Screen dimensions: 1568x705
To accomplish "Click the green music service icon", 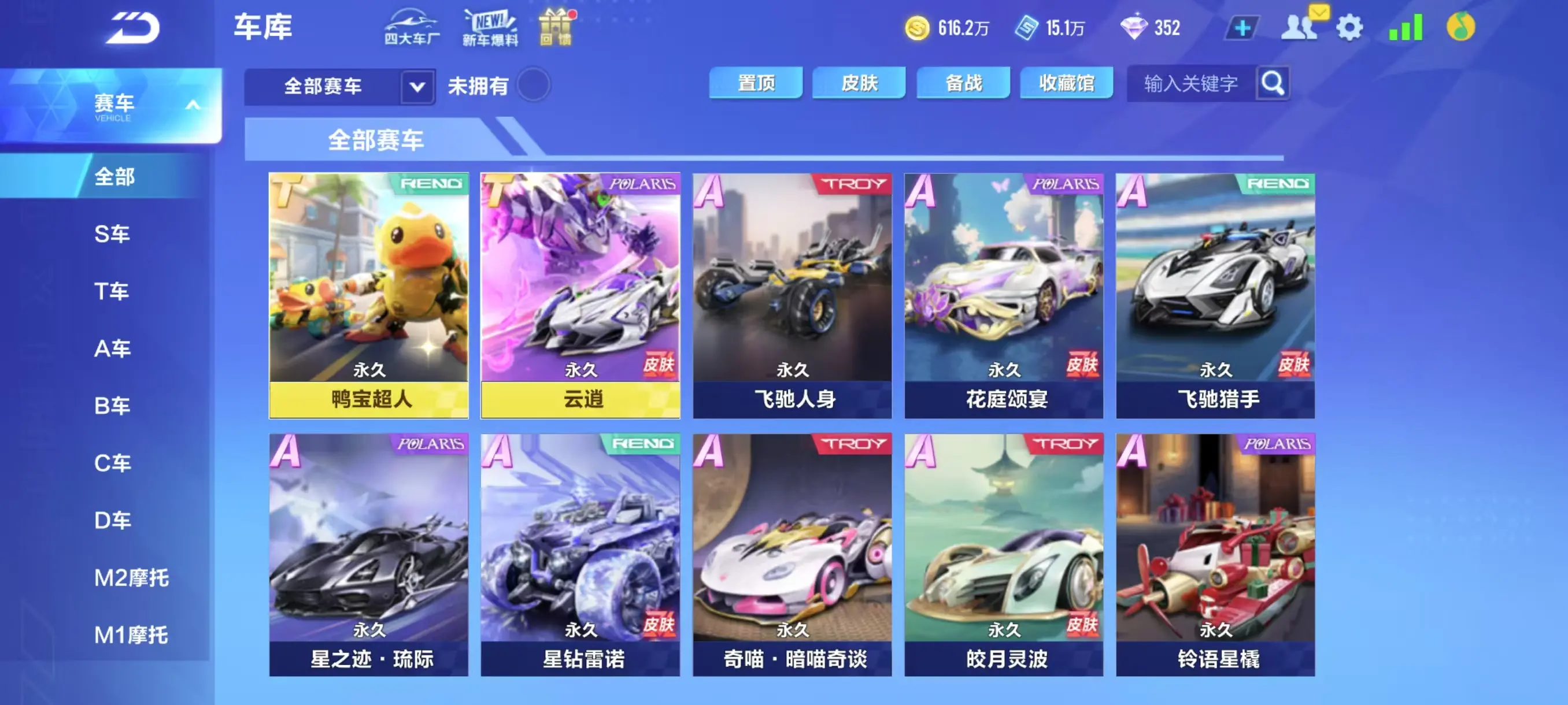I will pyautogui.click(x=1460, y=27).
